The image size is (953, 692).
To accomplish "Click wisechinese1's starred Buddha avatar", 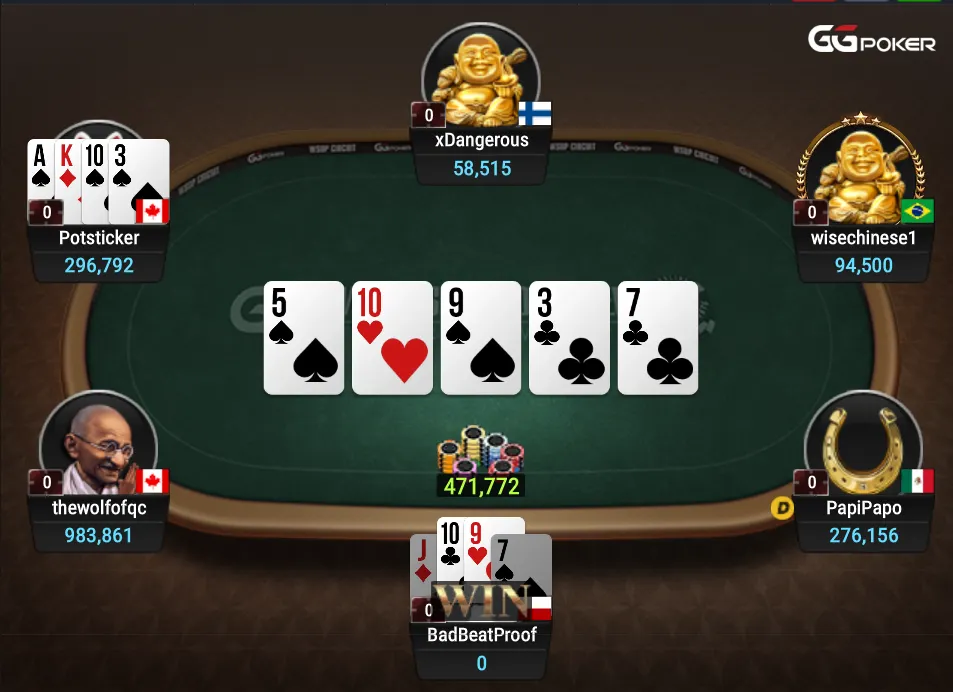I will coord(861,176).
